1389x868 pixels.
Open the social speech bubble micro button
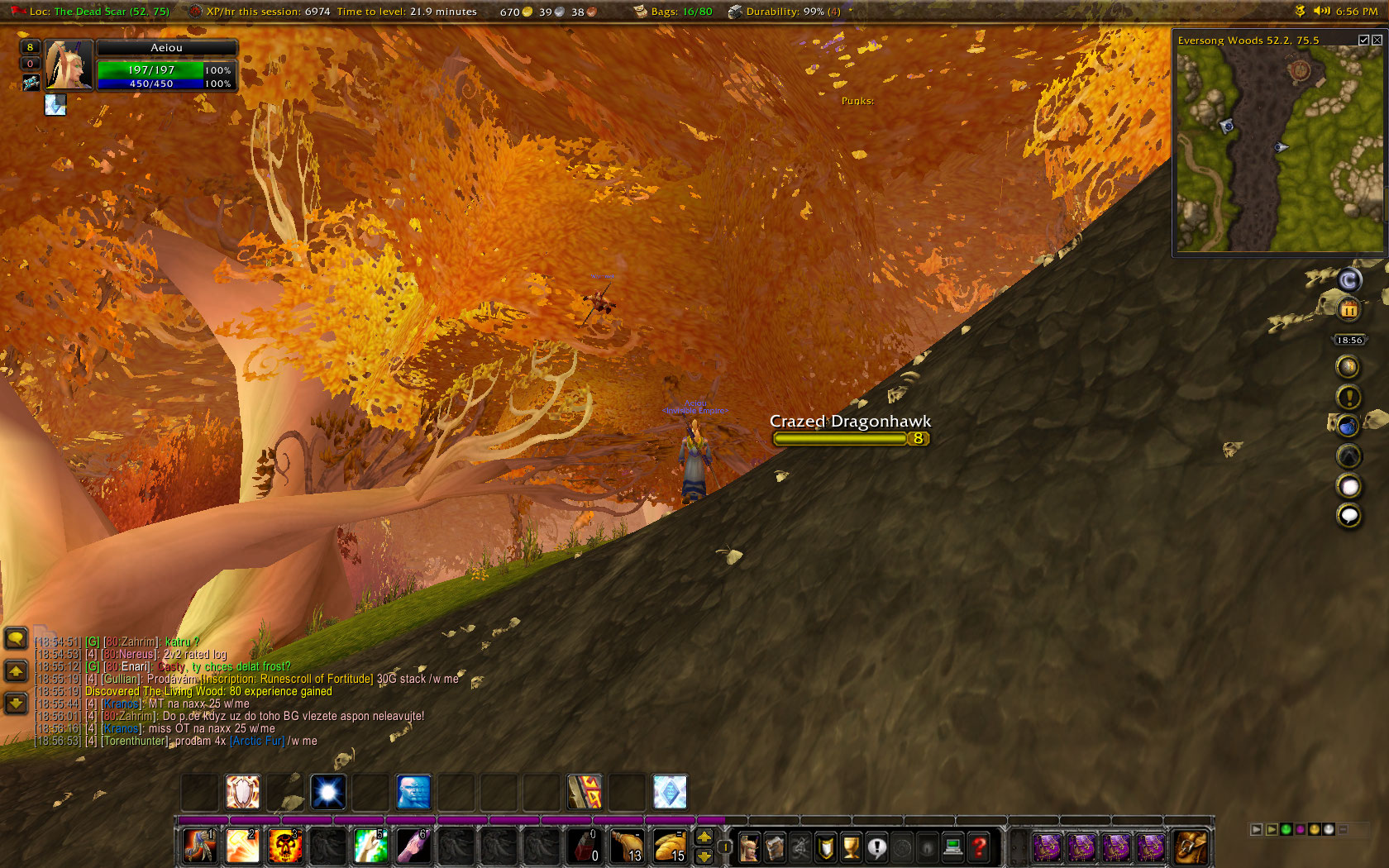(876, 847)
